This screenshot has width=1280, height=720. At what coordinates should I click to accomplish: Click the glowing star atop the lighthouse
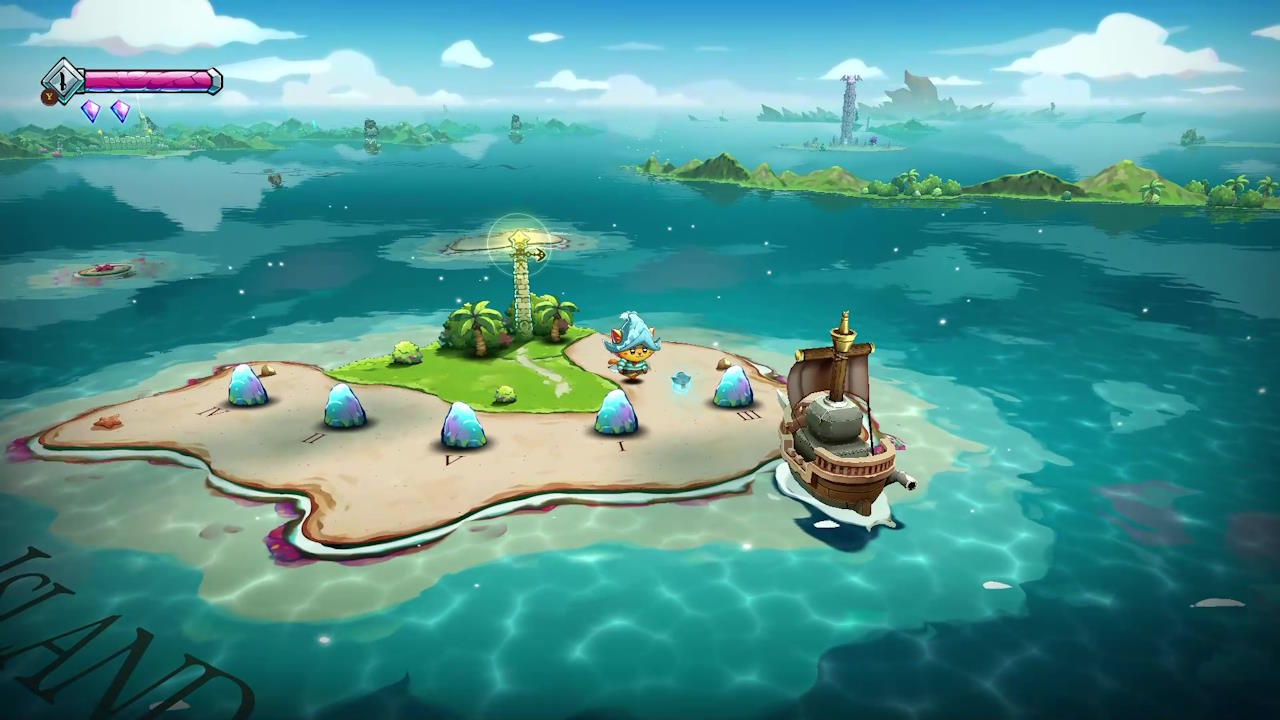(520, 237)
